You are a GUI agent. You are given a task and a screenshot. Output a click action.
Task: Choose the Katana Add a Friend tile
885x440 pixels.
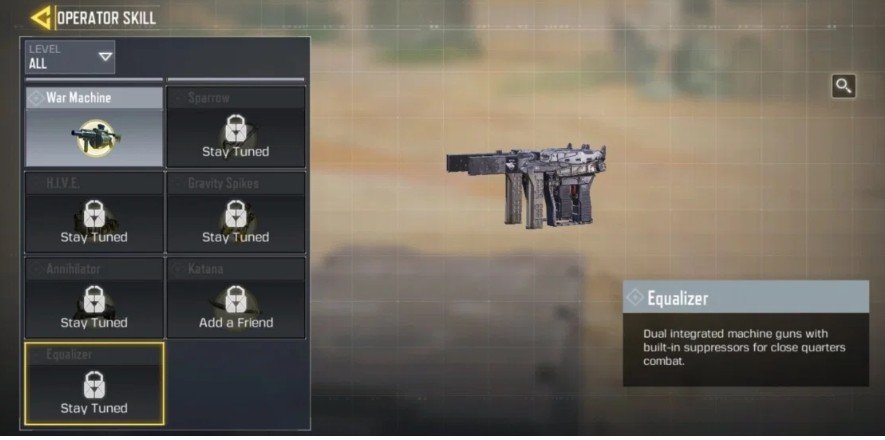236,297
